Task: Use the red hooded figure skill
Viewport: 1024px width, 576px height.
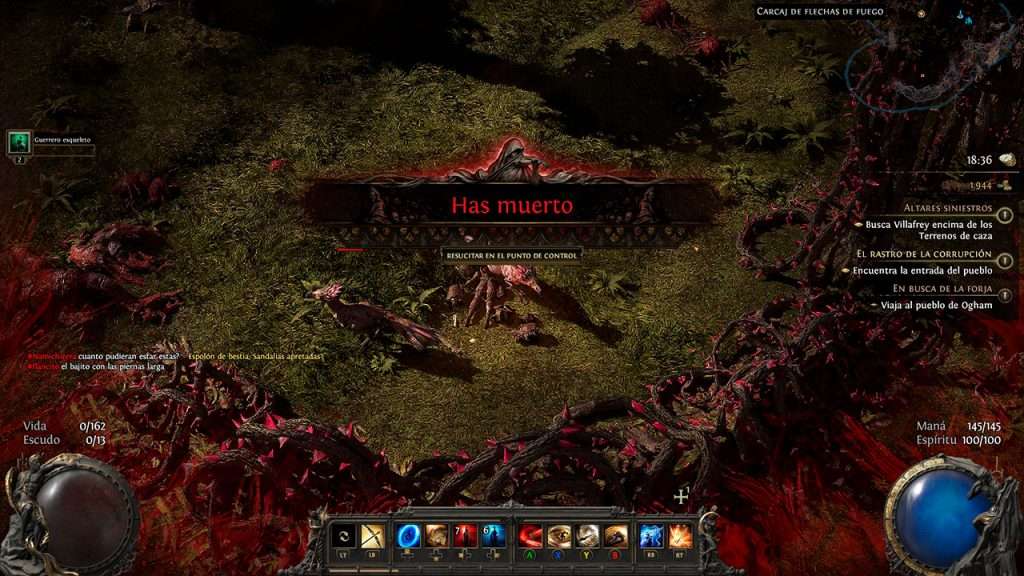Action: pyautogui.click(x=464, y=535)
